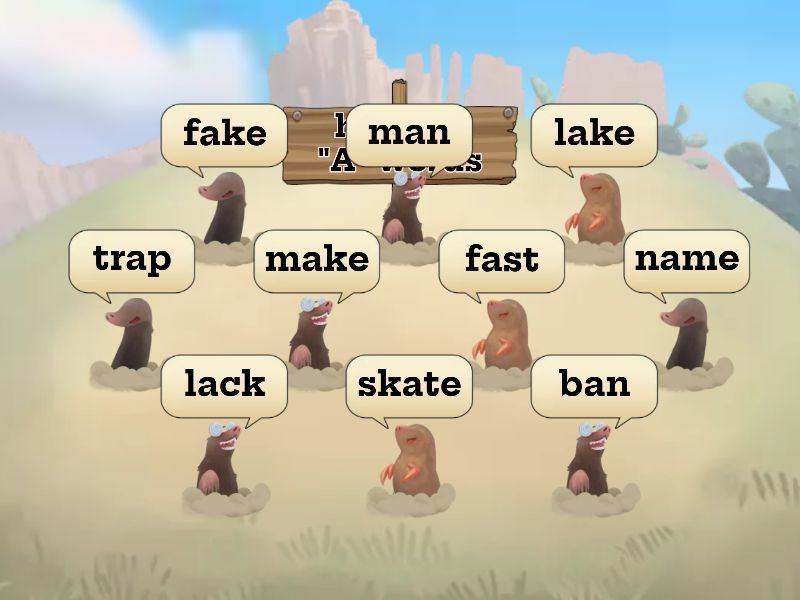Hit the mole with the word "make"
The height and width of the screenshot is (600, 800).
(x=314, y=335)
